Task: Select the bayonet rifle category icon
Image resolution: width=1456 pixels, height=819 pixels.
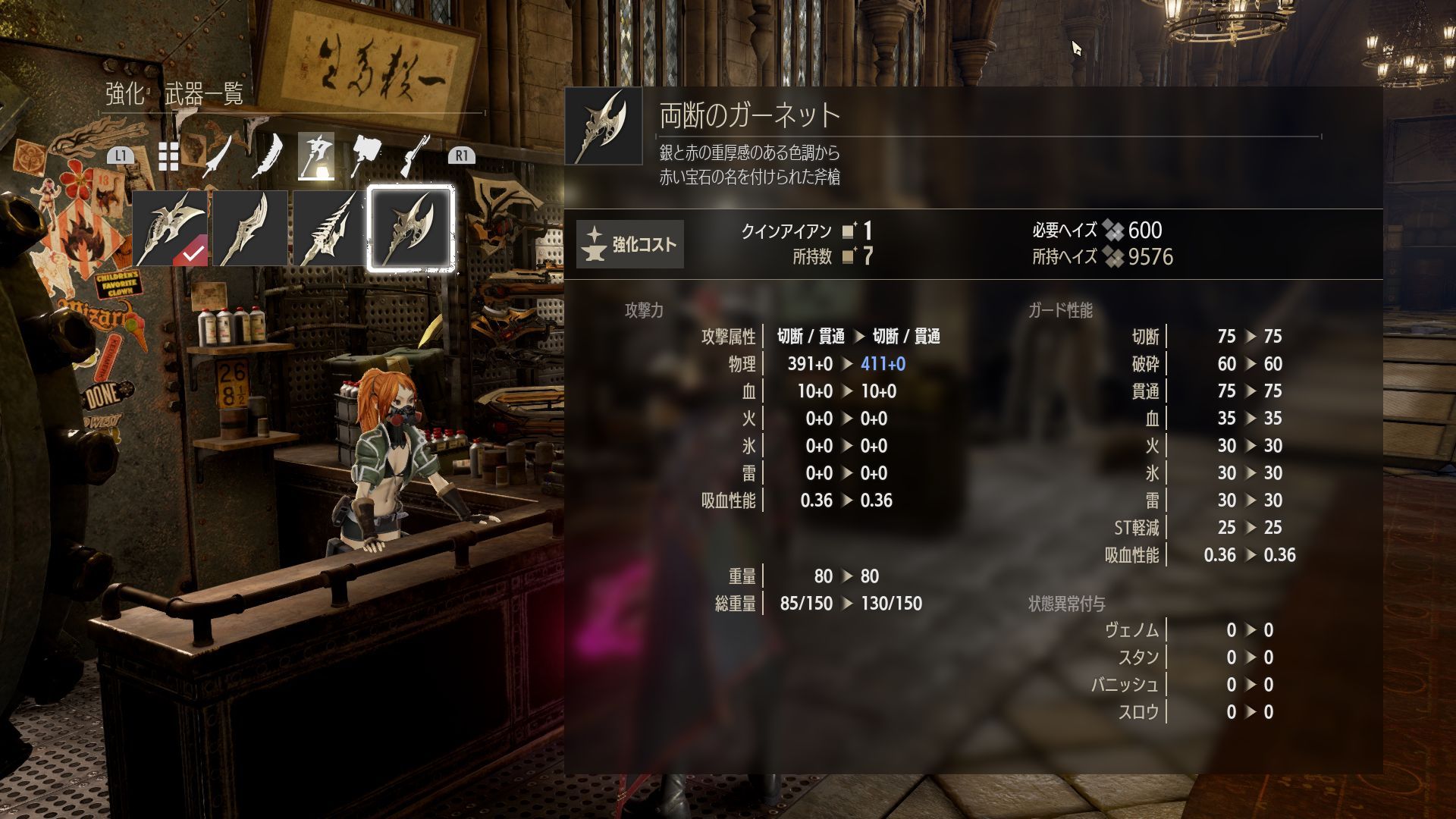Action: [414, 155]
